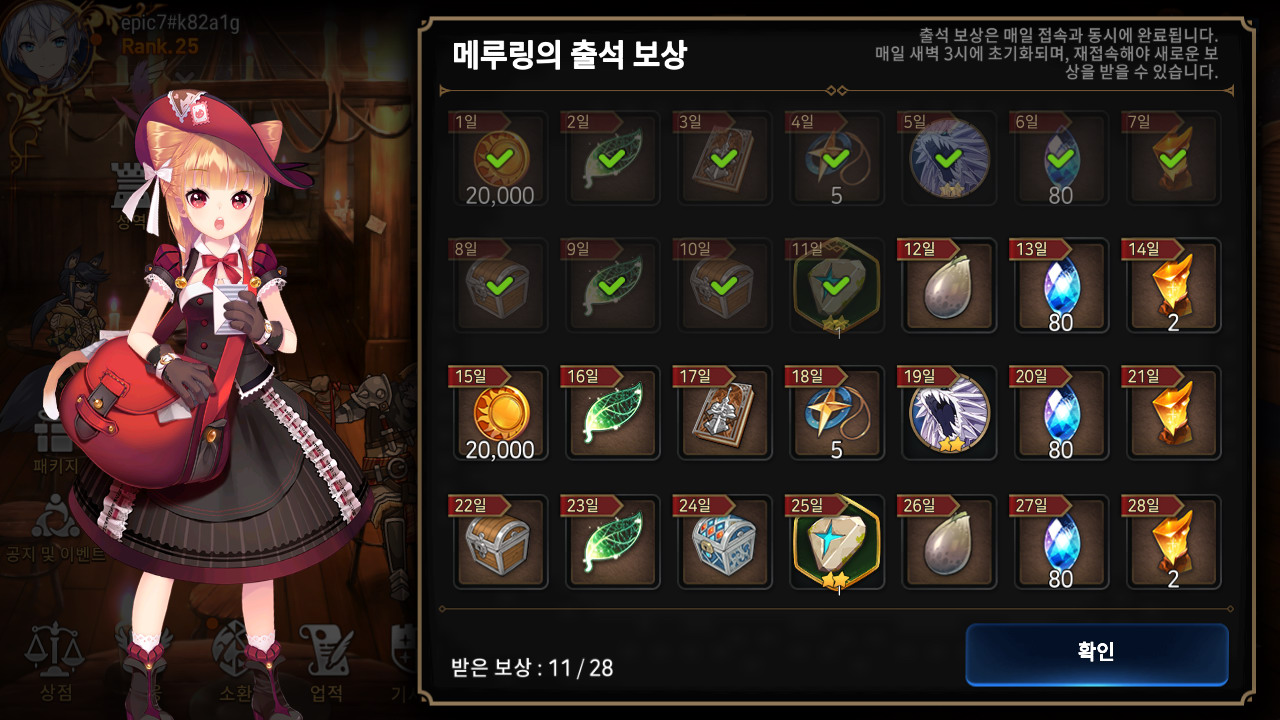Choose the day 18 compass charm reward

pos(836,414)
